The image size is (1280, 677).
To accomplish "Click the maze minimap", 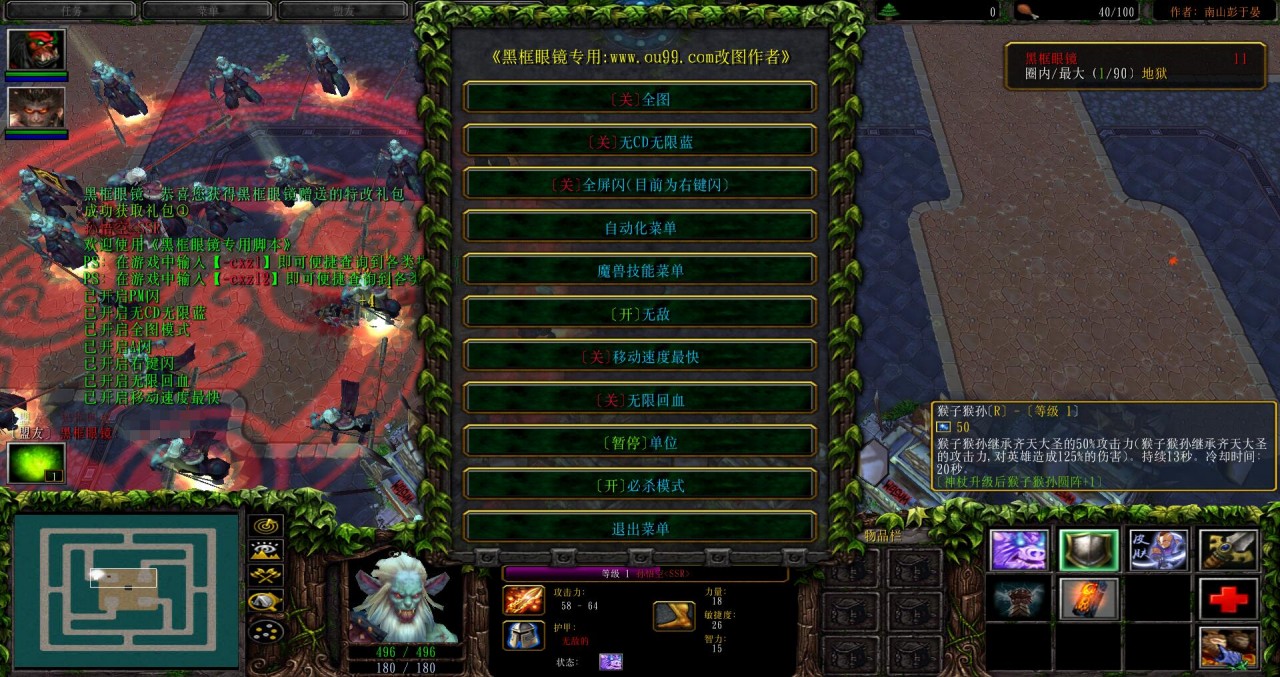I will 126,590.
